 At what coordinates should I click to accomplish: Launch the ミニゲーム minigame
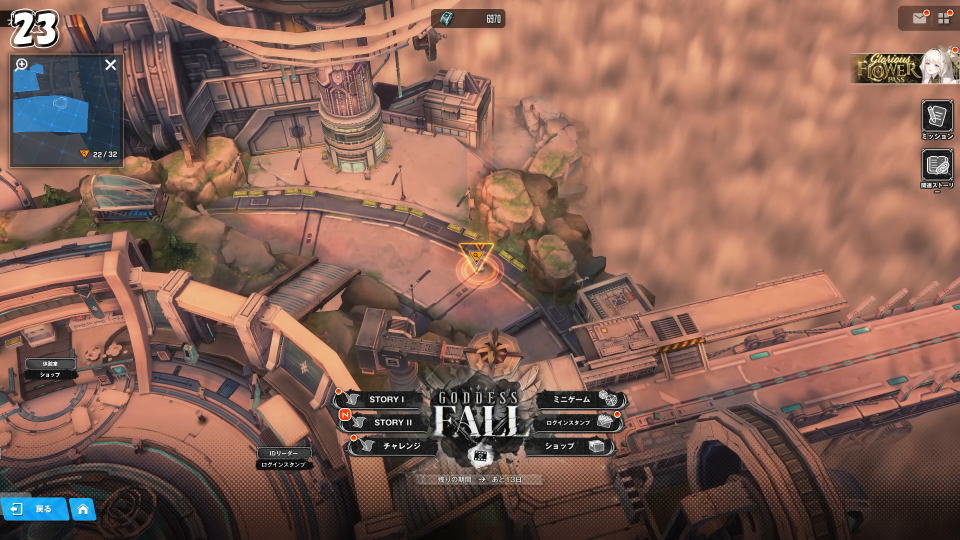(568, 400)
